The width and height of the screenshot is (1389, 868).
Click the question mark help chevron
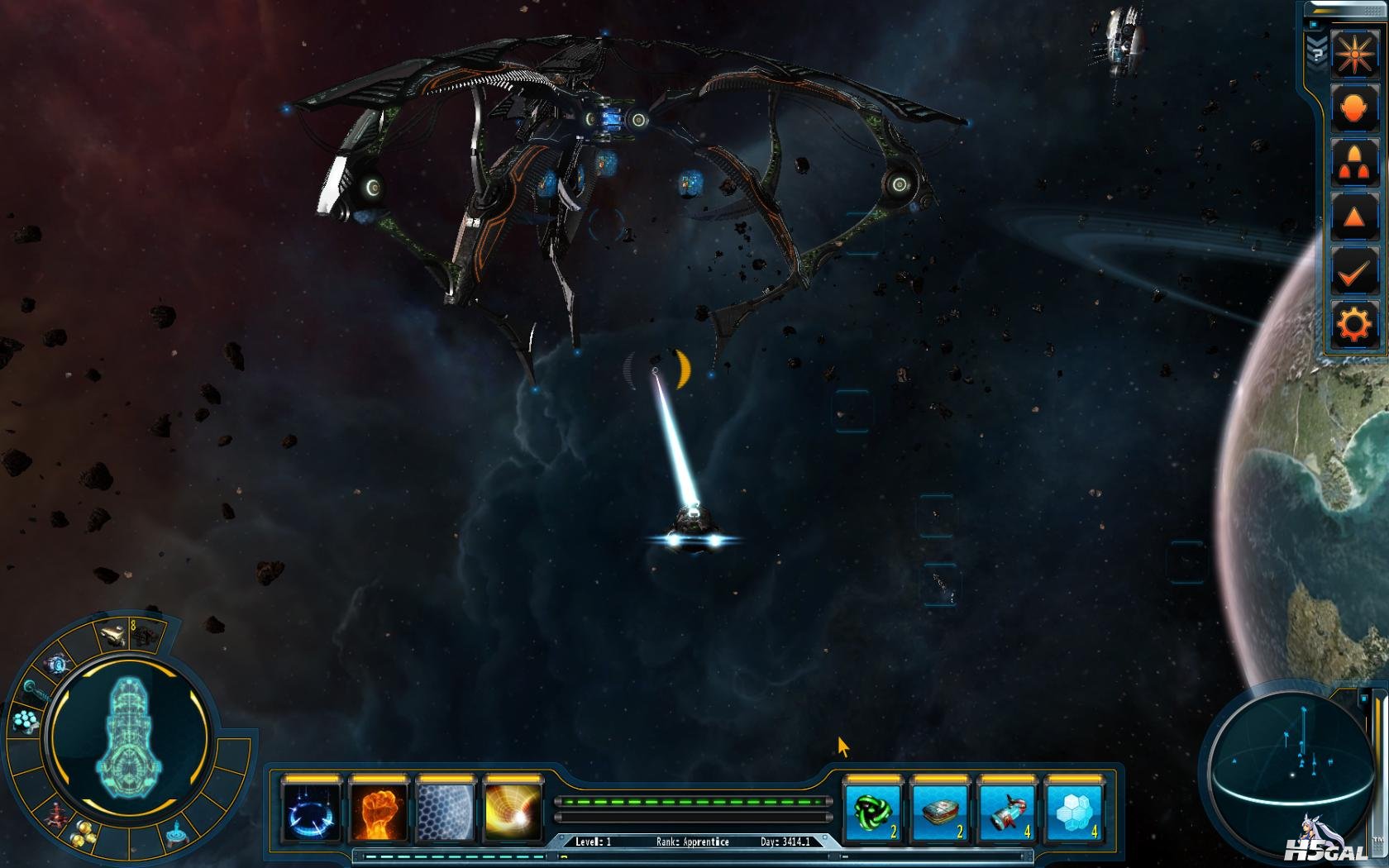[1317, 51]
